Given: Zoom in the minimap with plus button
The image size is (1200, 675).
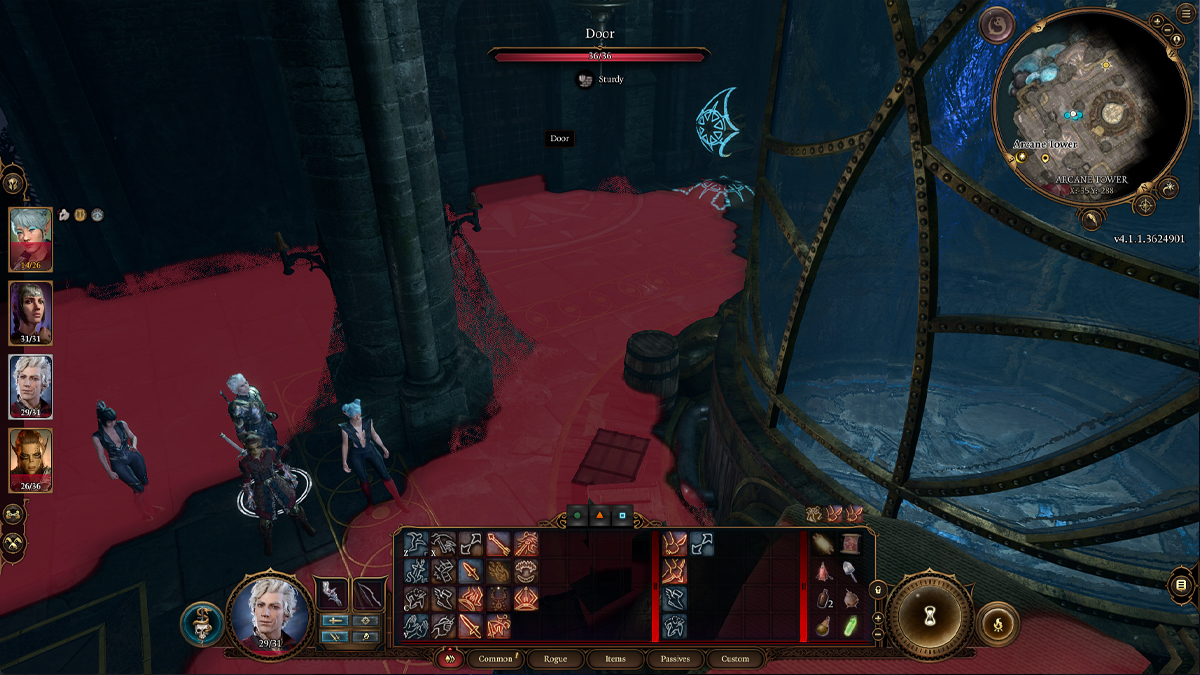Looking at the screenshot, I should point(1156,21).
